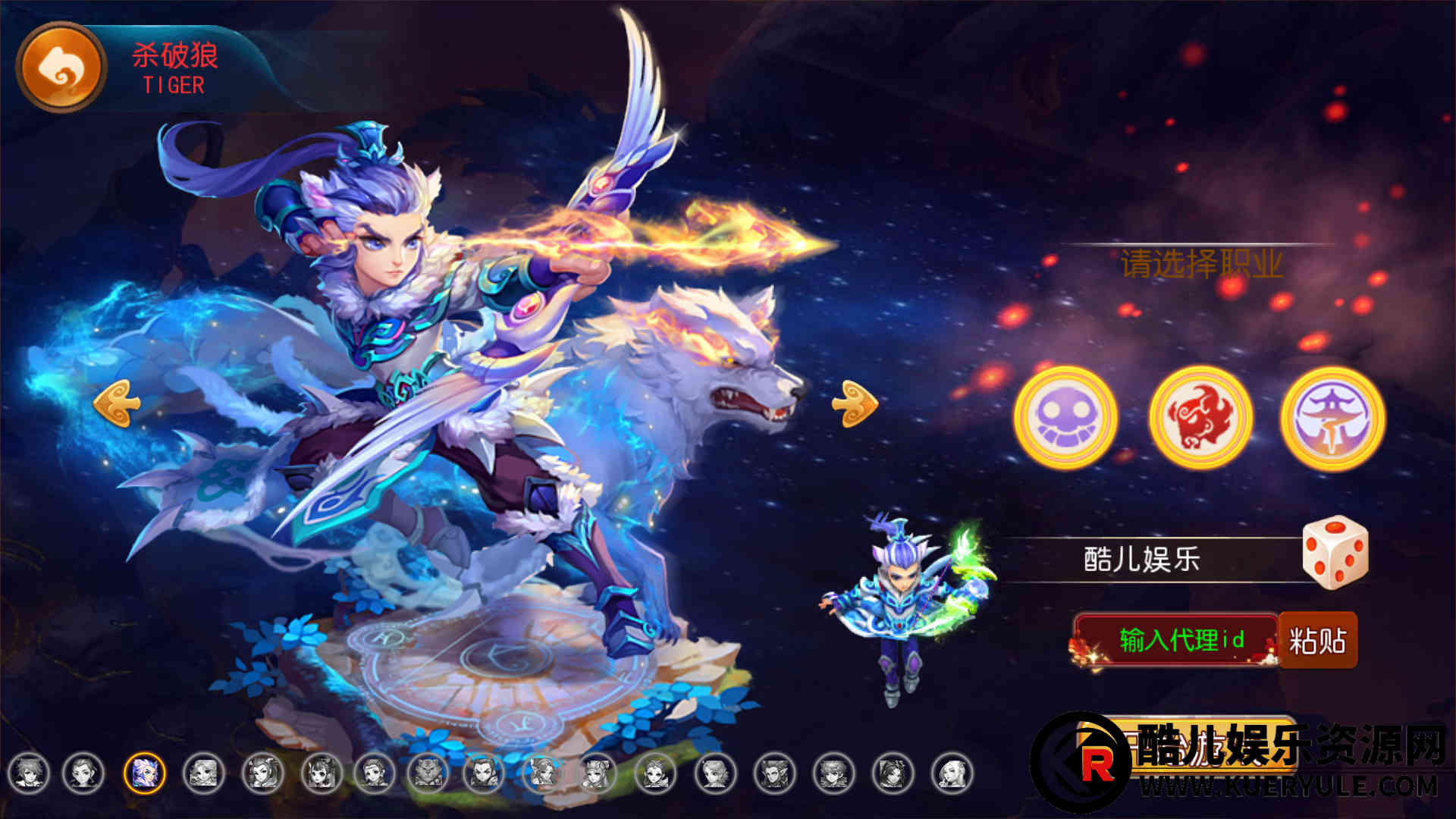Select the highlighted blue-haired character portrait
1456x819 pixels.
click(144, 773)
